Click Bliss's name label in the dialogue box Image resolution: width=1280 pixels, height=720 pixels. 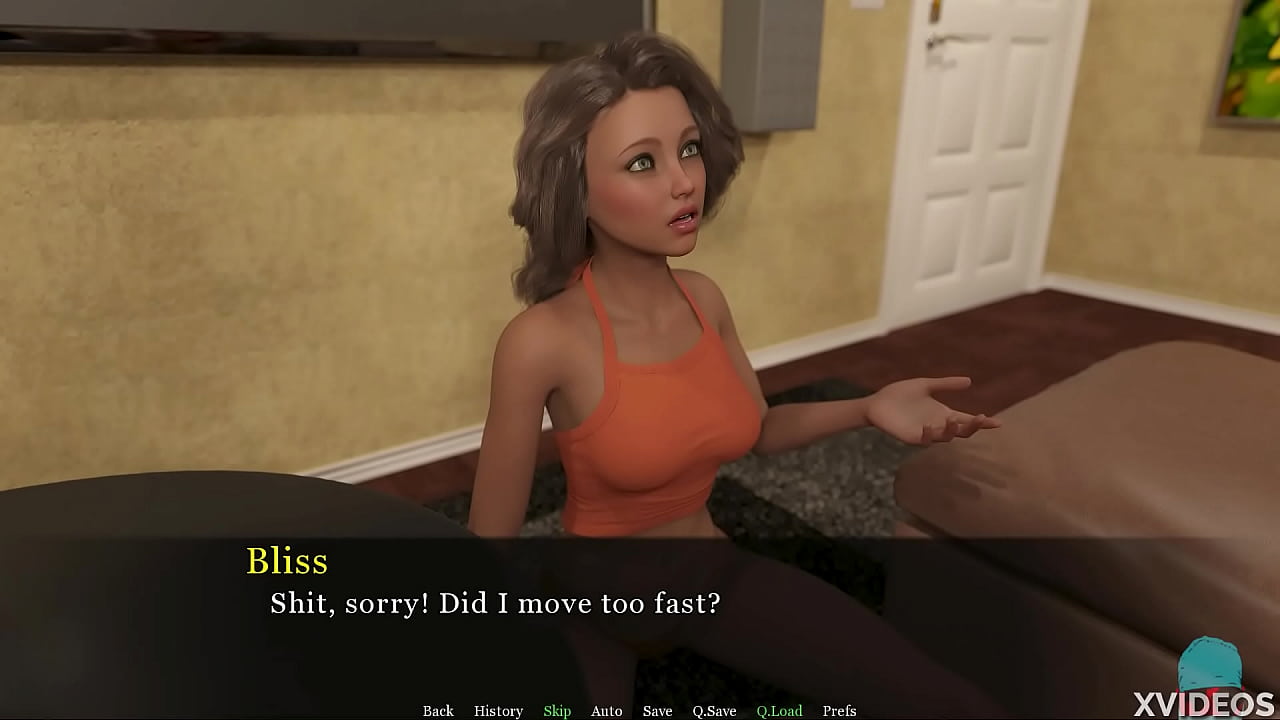click(x=288, y=562)
